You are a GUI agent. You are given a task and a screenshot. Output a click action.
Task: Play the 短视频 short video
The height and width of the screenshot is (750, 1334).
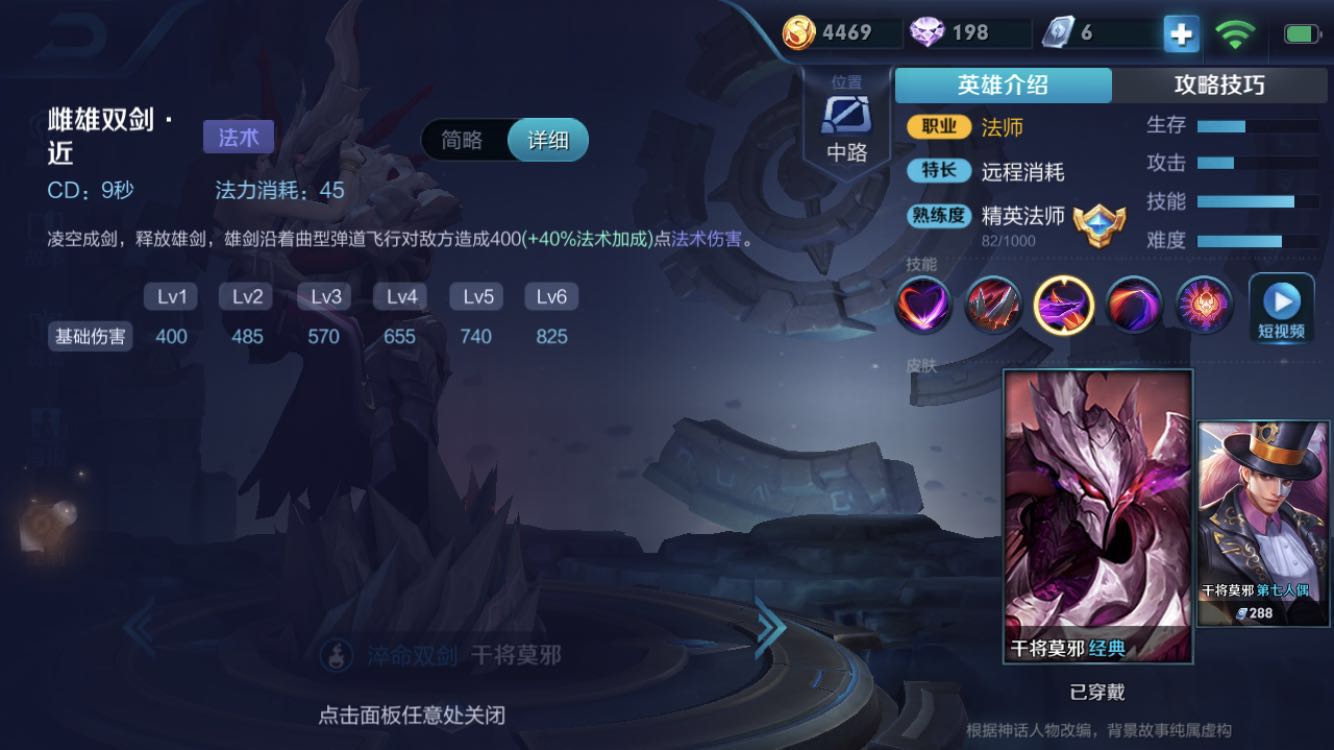(x=1281, y=309)
